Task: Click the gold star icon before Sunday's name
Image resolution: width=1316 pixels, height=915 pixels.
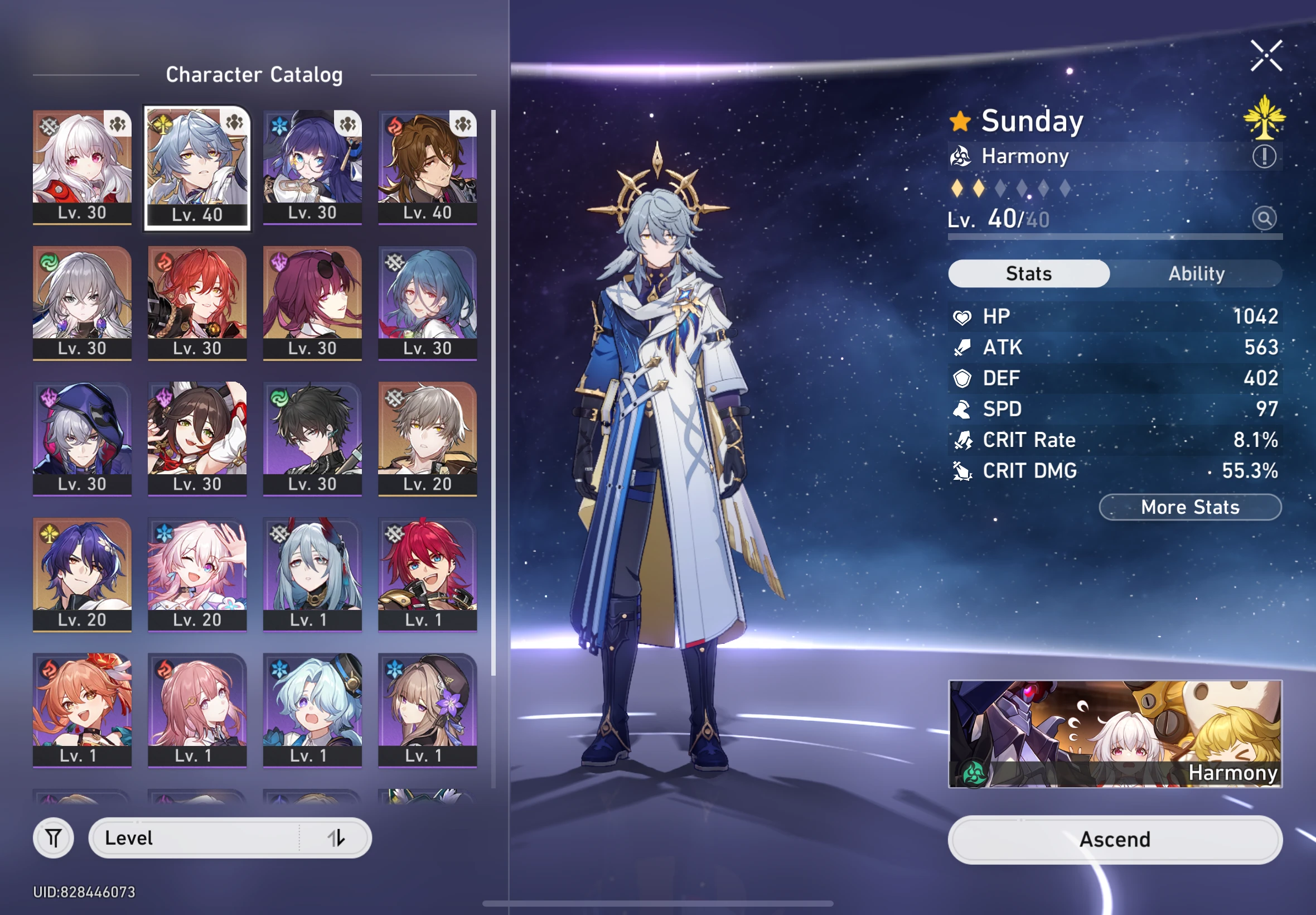Action: tap(961, 121)
